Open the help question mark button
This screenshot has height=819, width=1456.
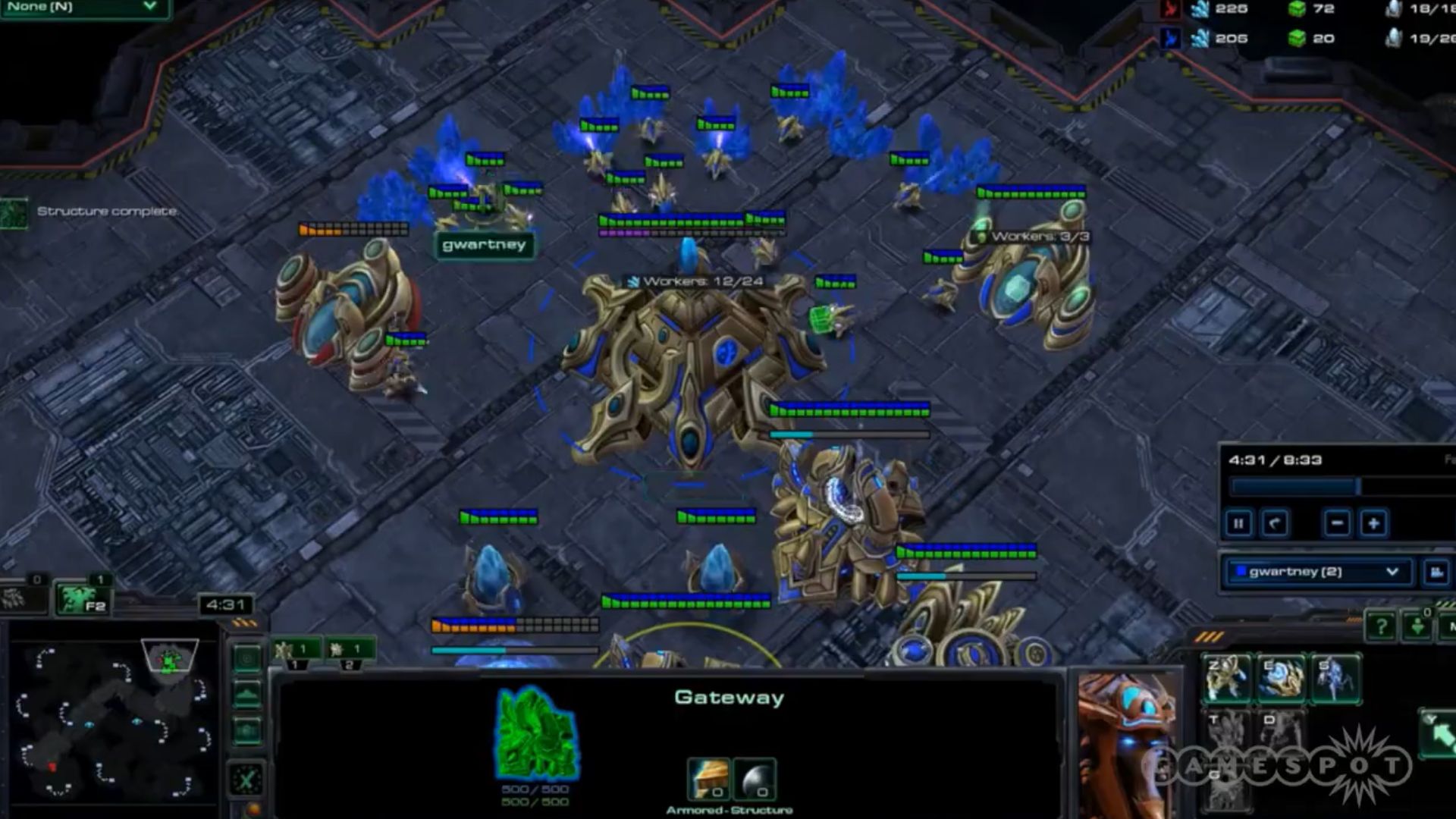pyautogui.click(x=1381, y=626)
